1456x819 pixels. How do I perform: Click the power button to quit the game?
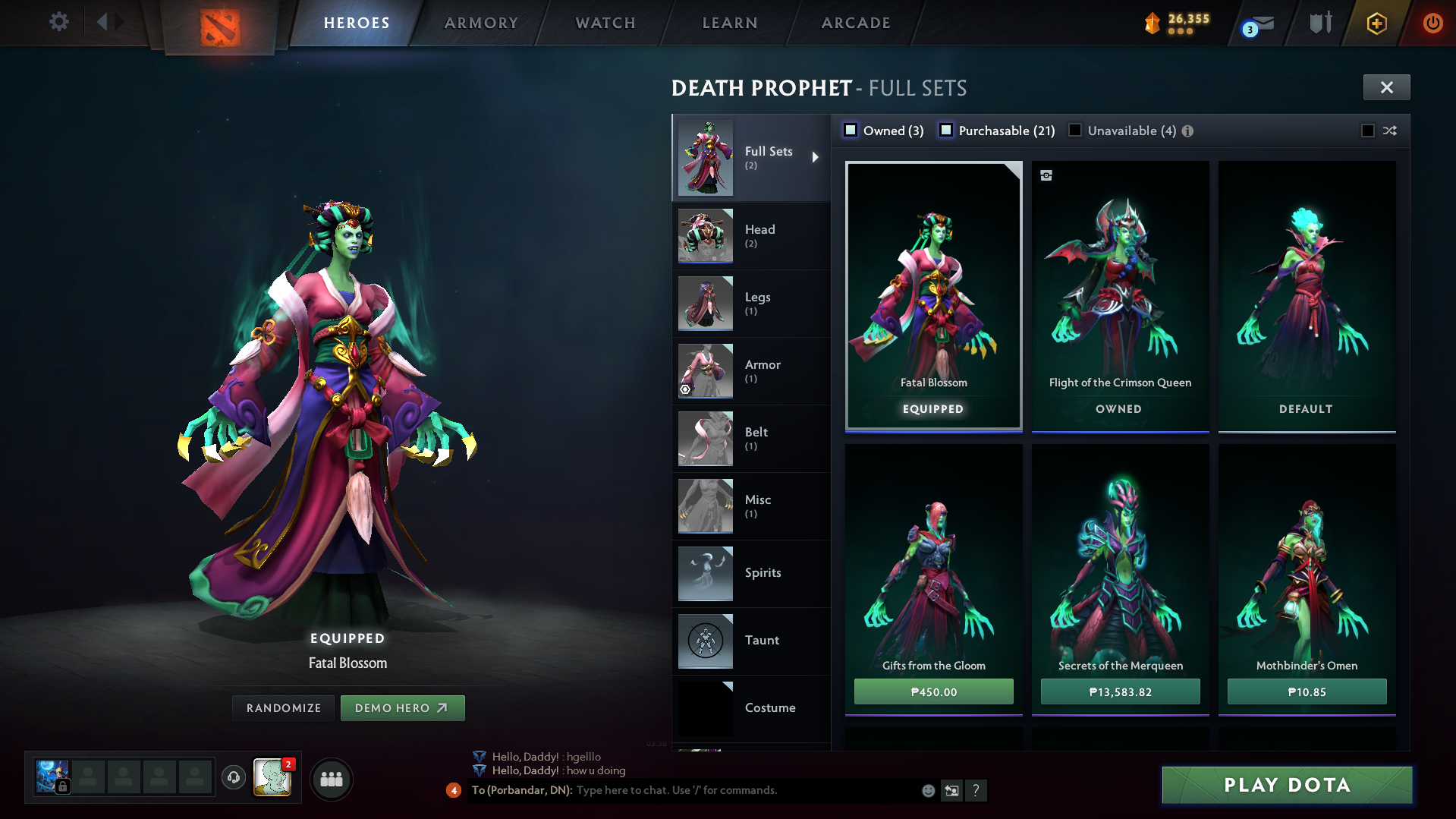[x=1432, y=23]
